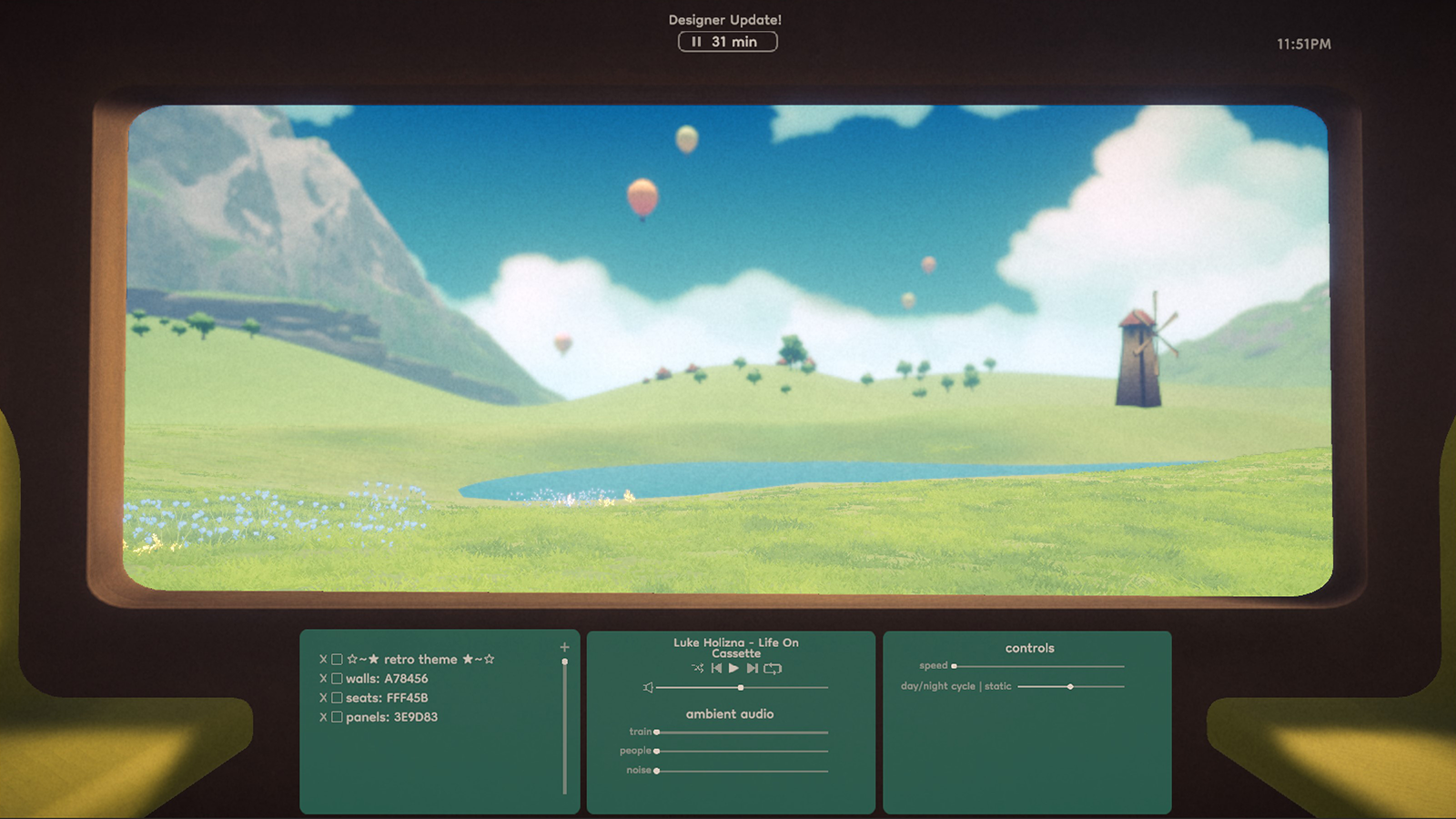Select the panels: 3E9D83 checkbox
This screenshot has height=819, width=1456.
pos(337,716)
